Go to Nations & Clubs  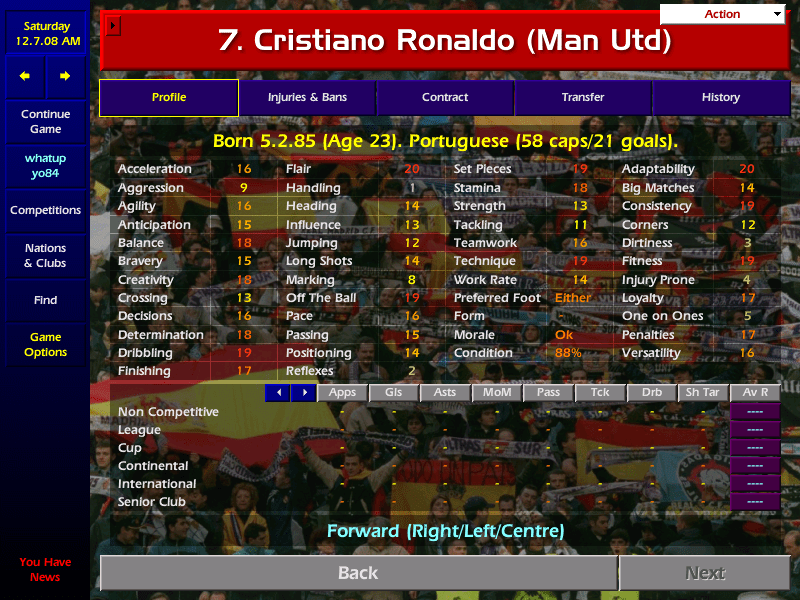[x=45, y=256]
